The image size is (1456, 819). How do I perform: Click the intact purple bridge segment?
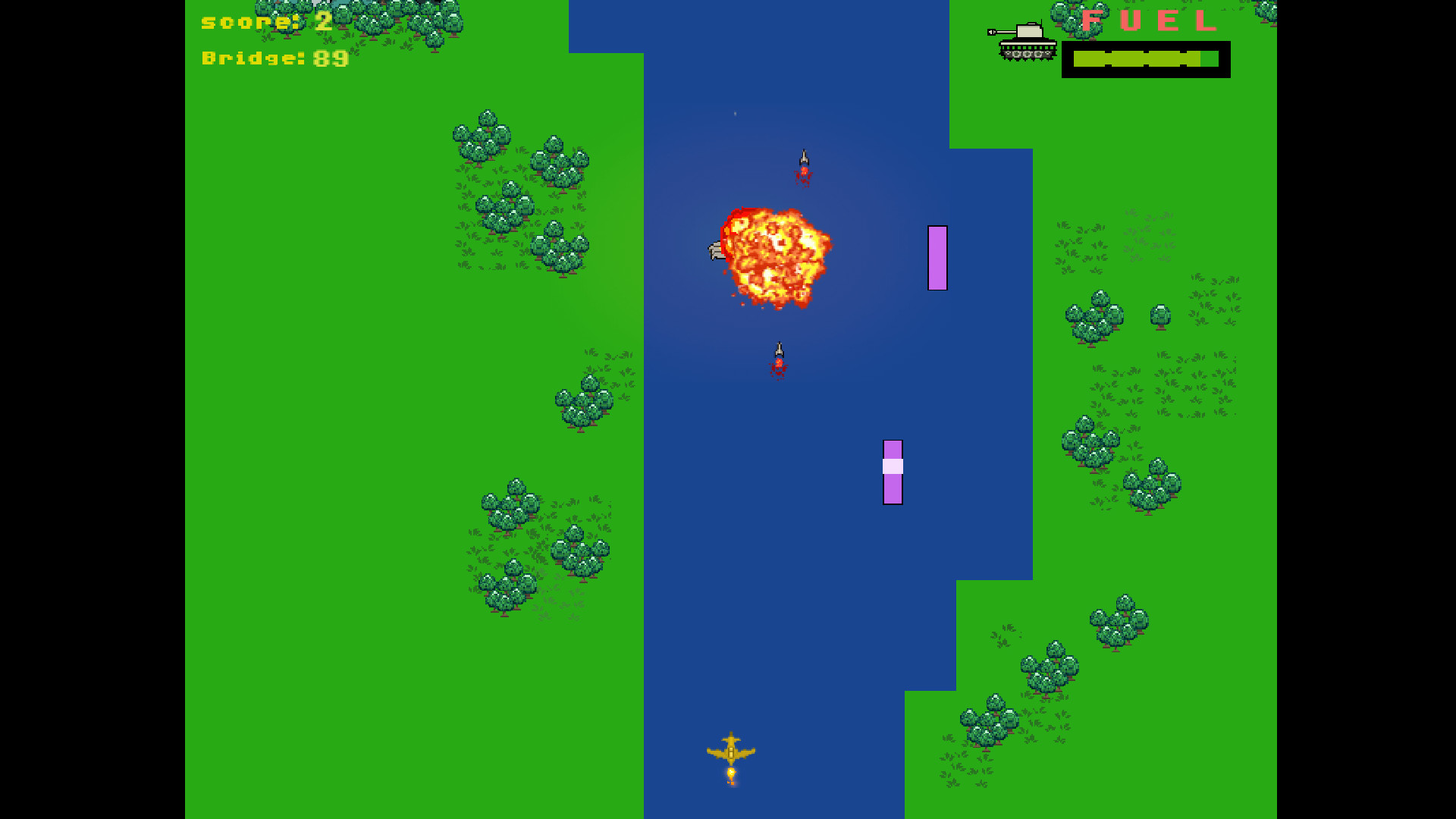tap(937, 256)
